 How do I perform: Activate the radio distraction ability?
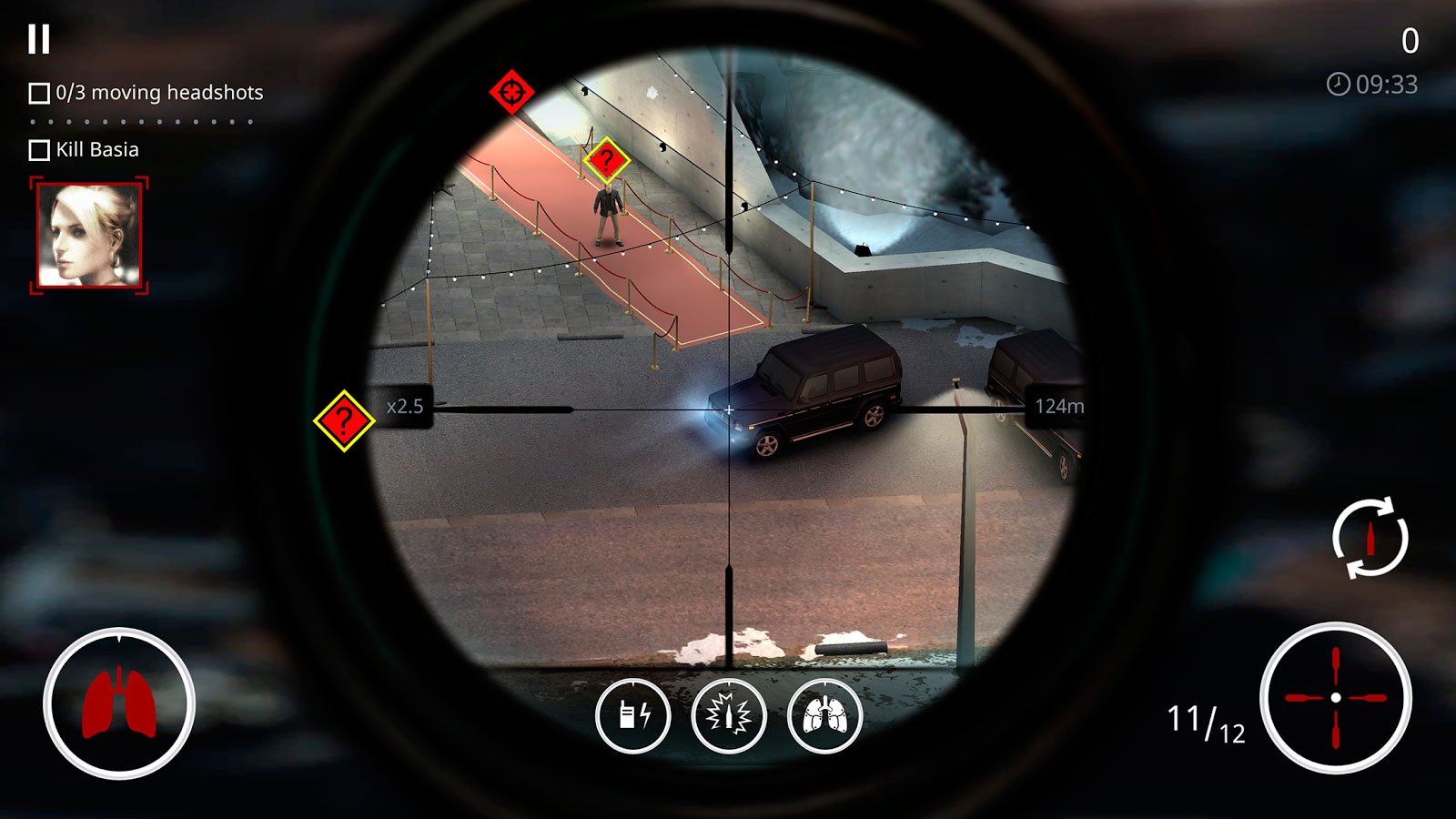click(x=633, y=715)
